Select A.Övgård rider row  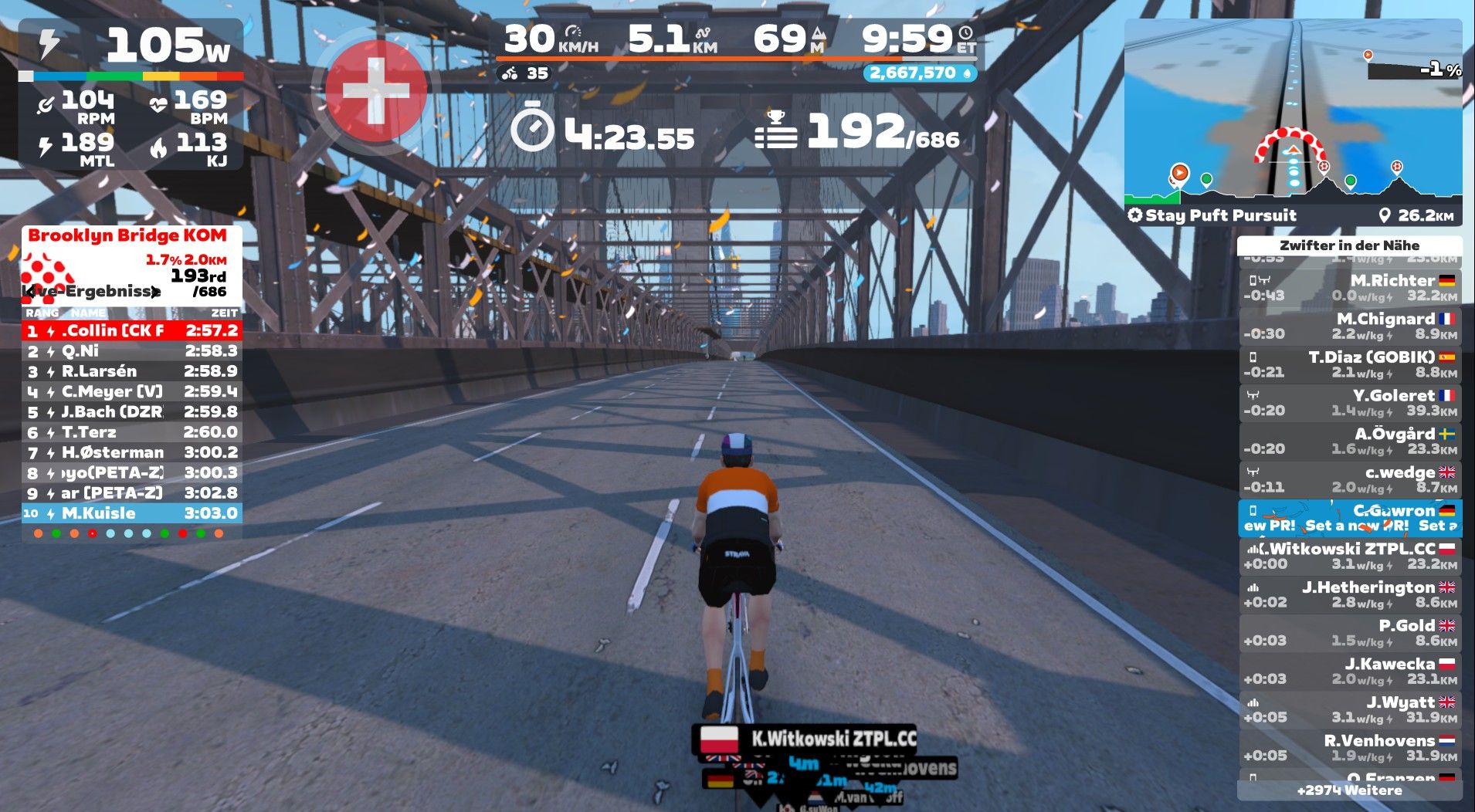click(x=1349, y=441)
